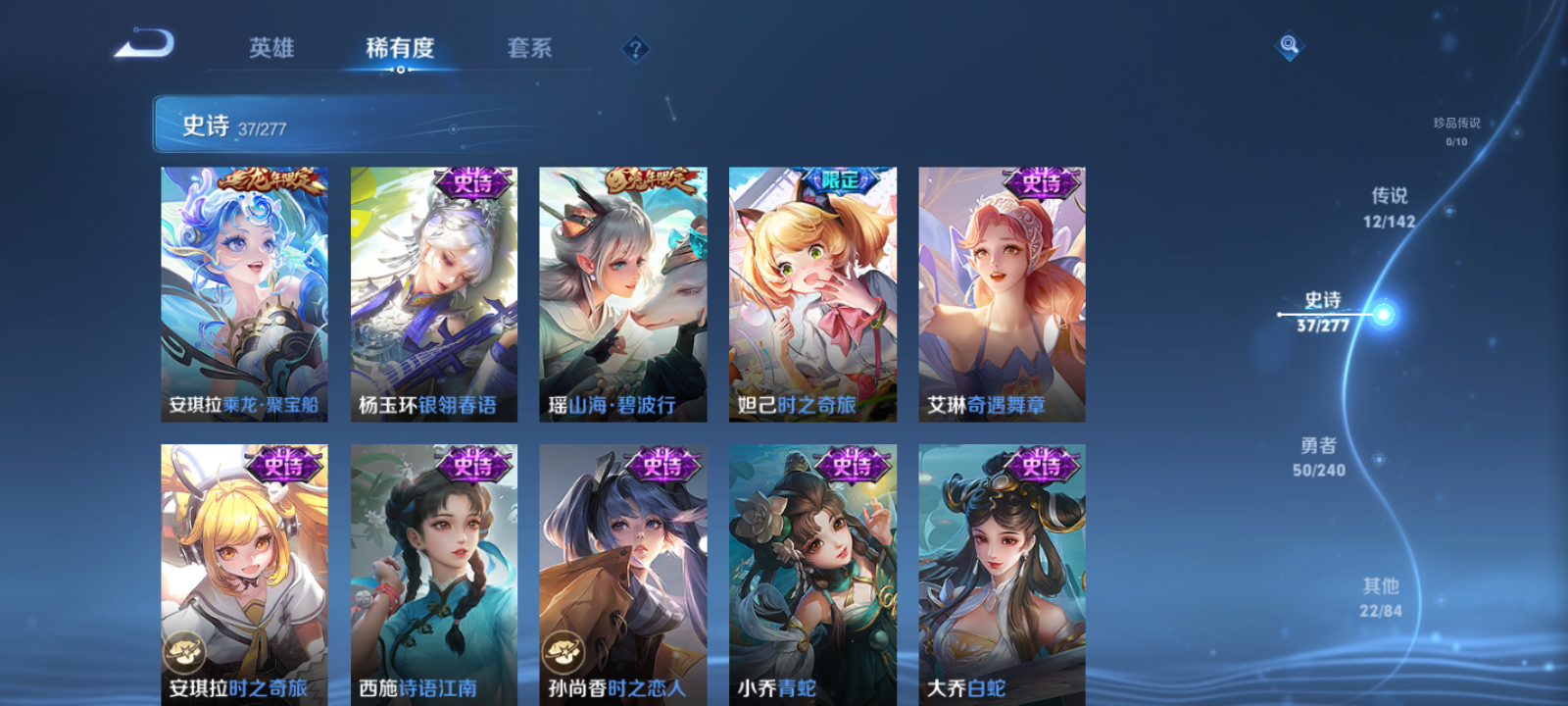Image resolution: width=1568 pixels, height=706 pixels.
Task: Switch to the 套系 tab
Action: pos(528,48)
